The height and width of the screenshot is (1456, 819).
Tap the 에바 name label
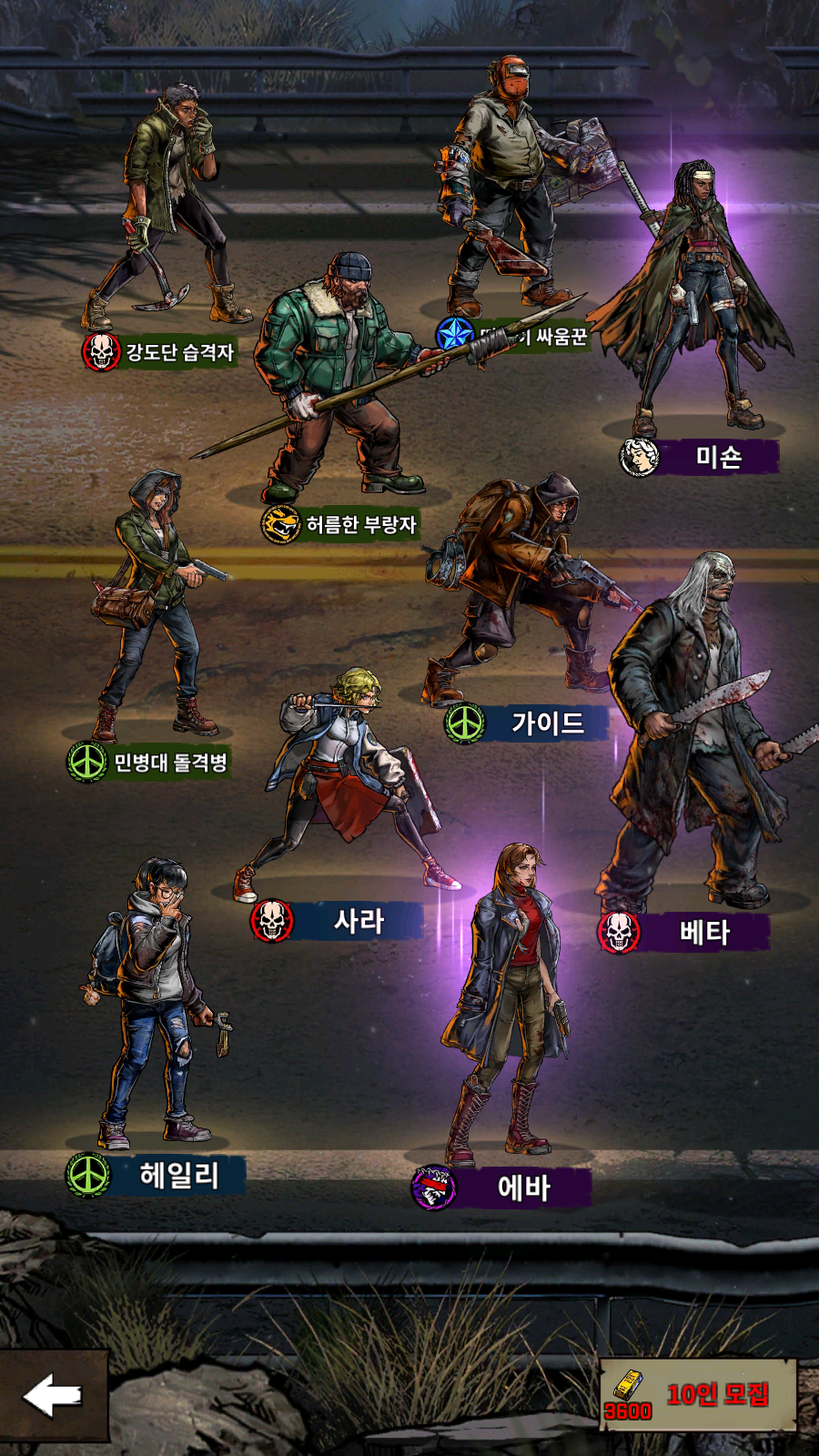click(x=523, y=1188)
